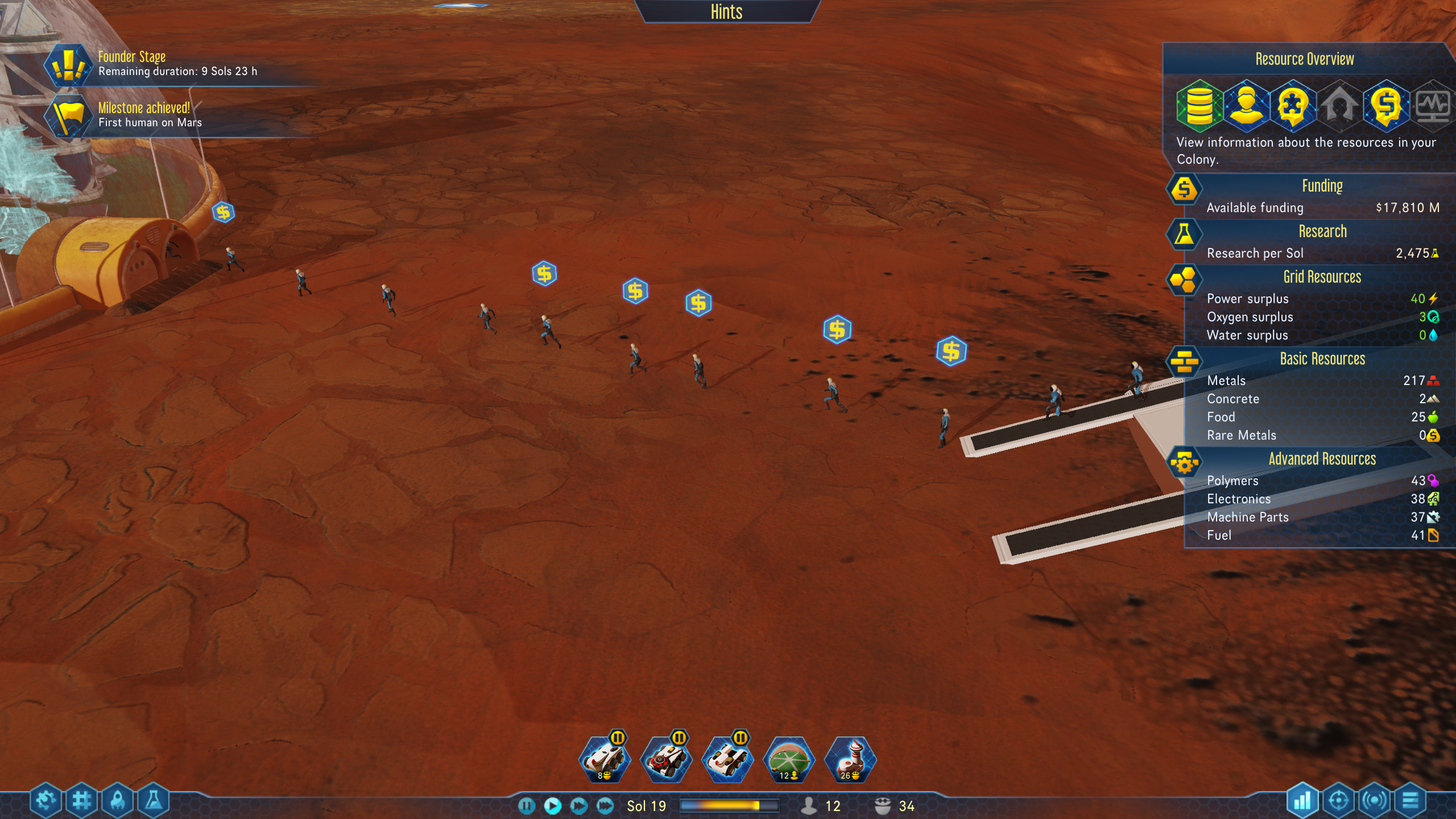
Task: Open the Milestone achieved notification
Action: click(69, 116)
